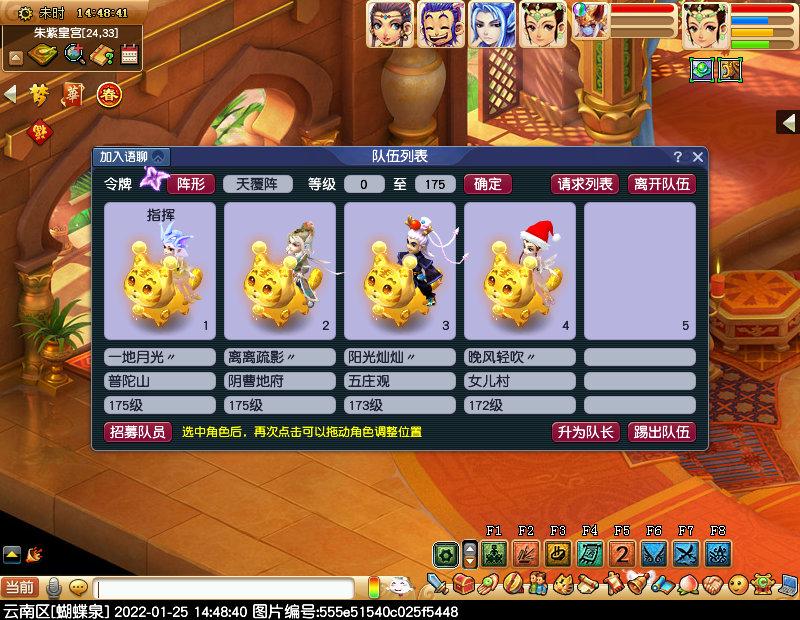This screenshot has width=800, height=620.
Task: Kick a member with 踢出队伍
Action: [x=661, y=432]
